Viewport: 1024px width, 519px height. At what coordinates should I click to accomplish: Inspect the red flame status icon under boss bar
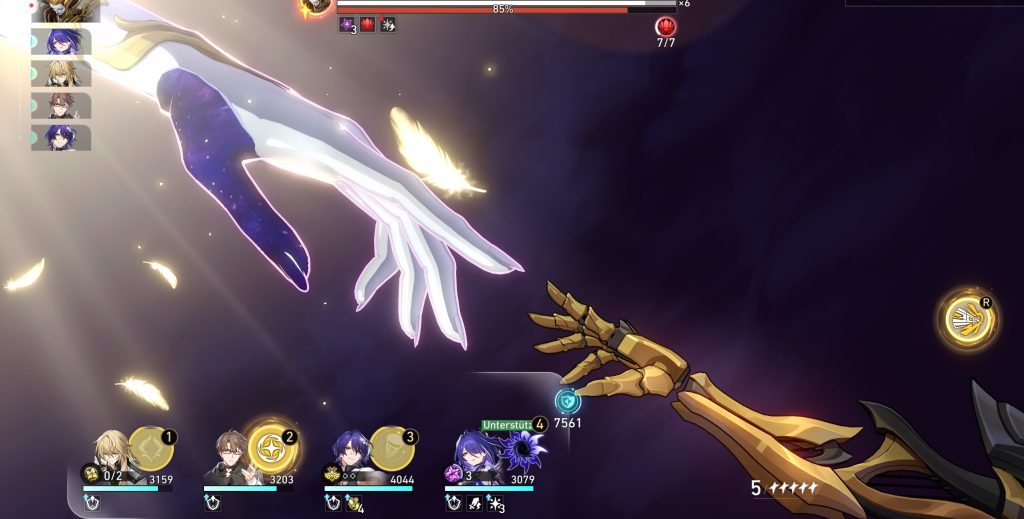[x=367, y=25]
